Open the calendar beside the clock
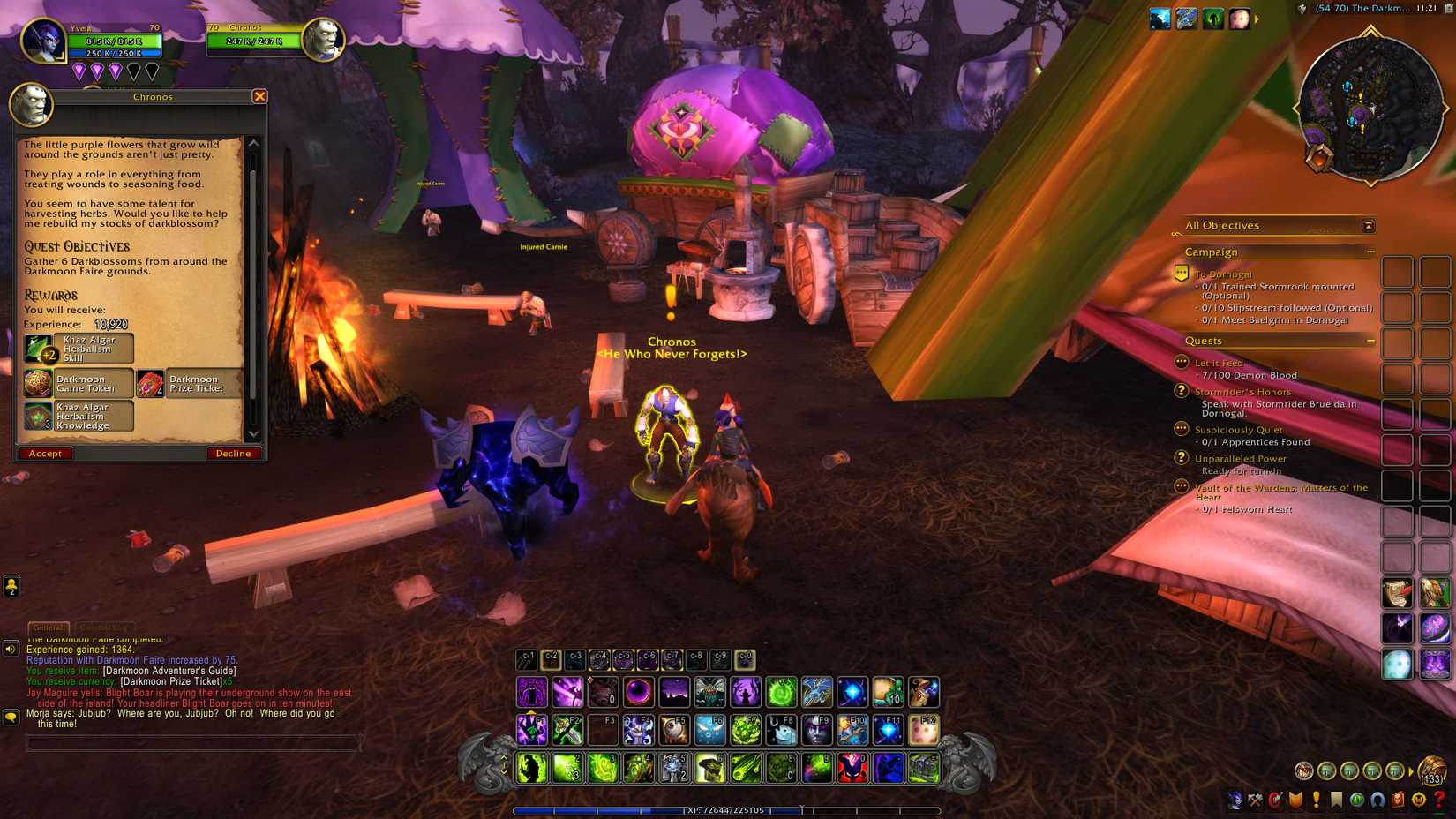This screenshot has height=819, width=1456. (1449, 9)
